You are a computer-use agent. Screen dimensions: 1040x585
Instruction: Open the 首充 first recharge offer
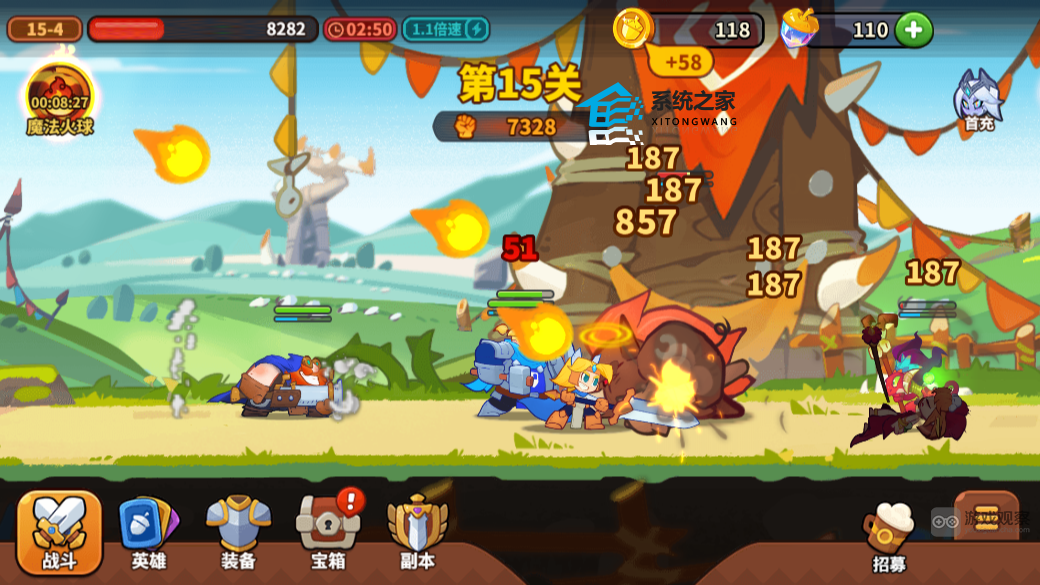977,101
